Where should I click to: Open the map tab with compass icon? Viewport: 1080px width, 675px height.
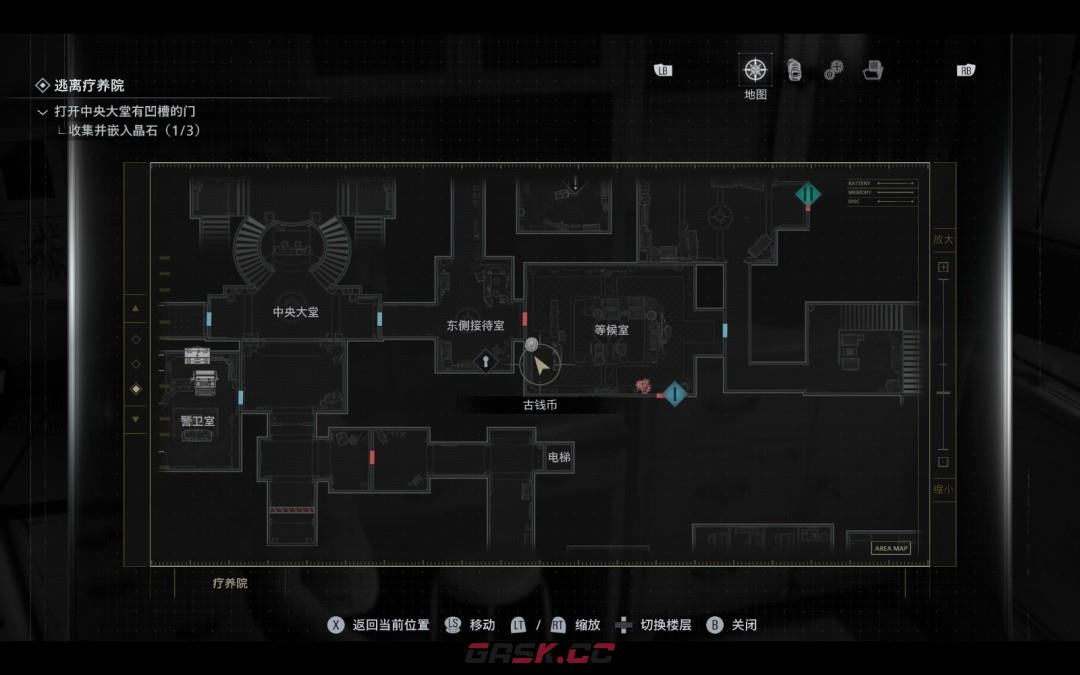click(755, 70)
